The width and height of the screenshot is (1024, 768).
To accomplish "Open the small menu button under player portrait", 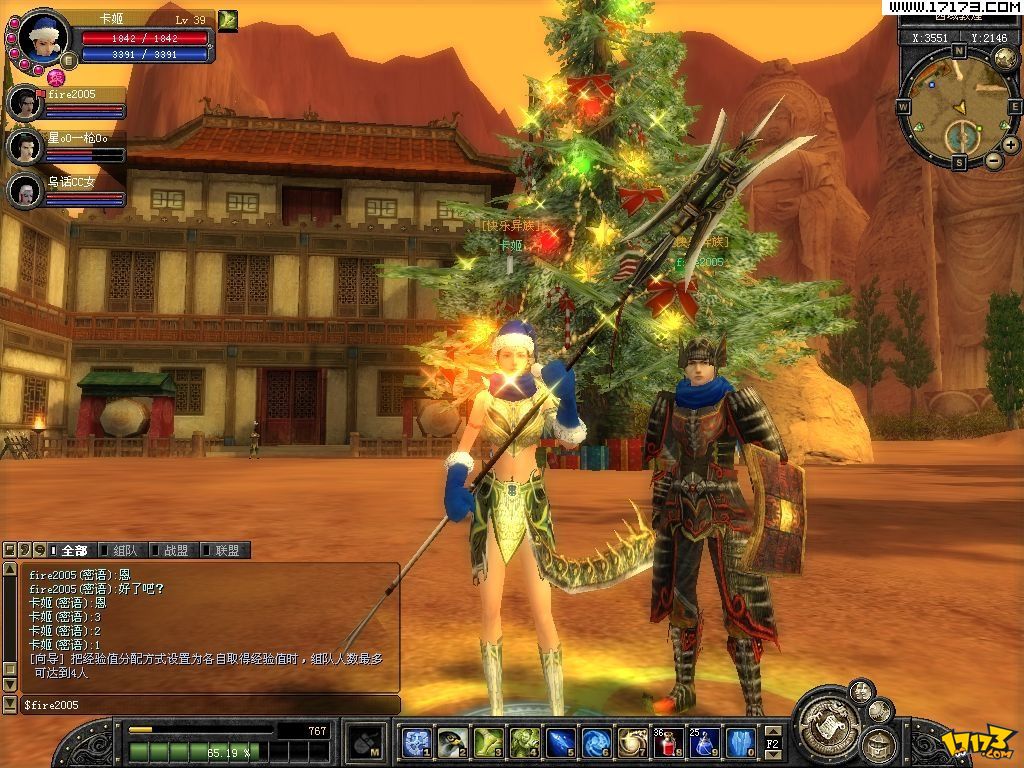I will [x=67, y=60].
